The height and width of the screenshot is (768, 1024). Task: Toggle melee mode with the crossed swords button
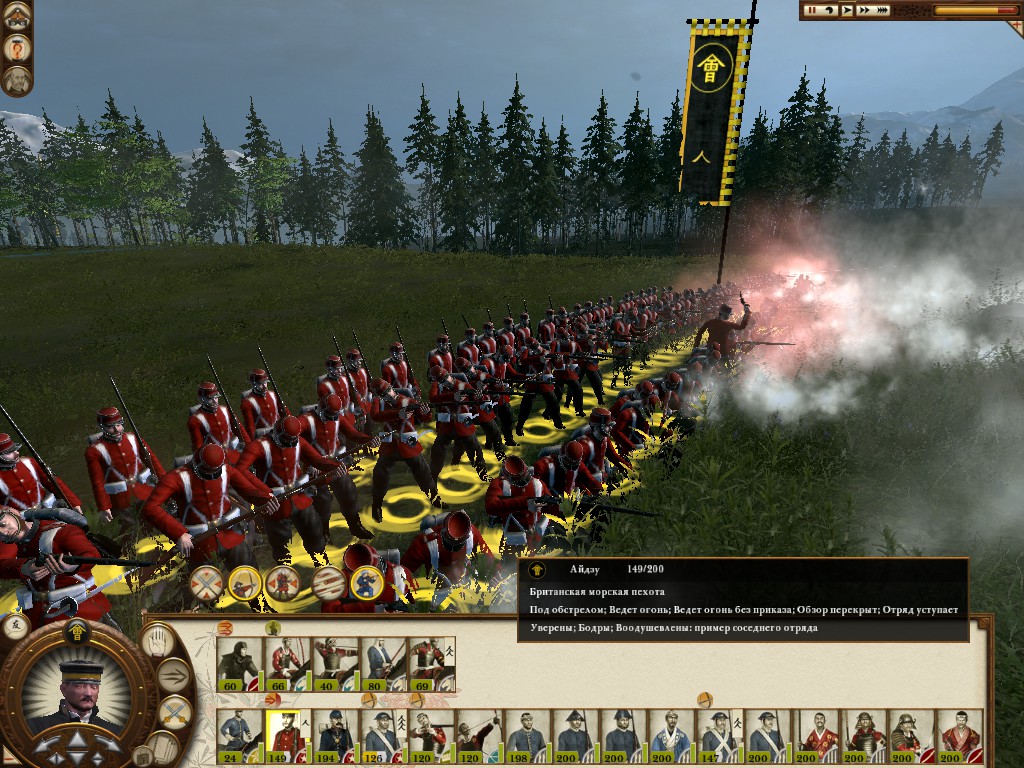174,712
